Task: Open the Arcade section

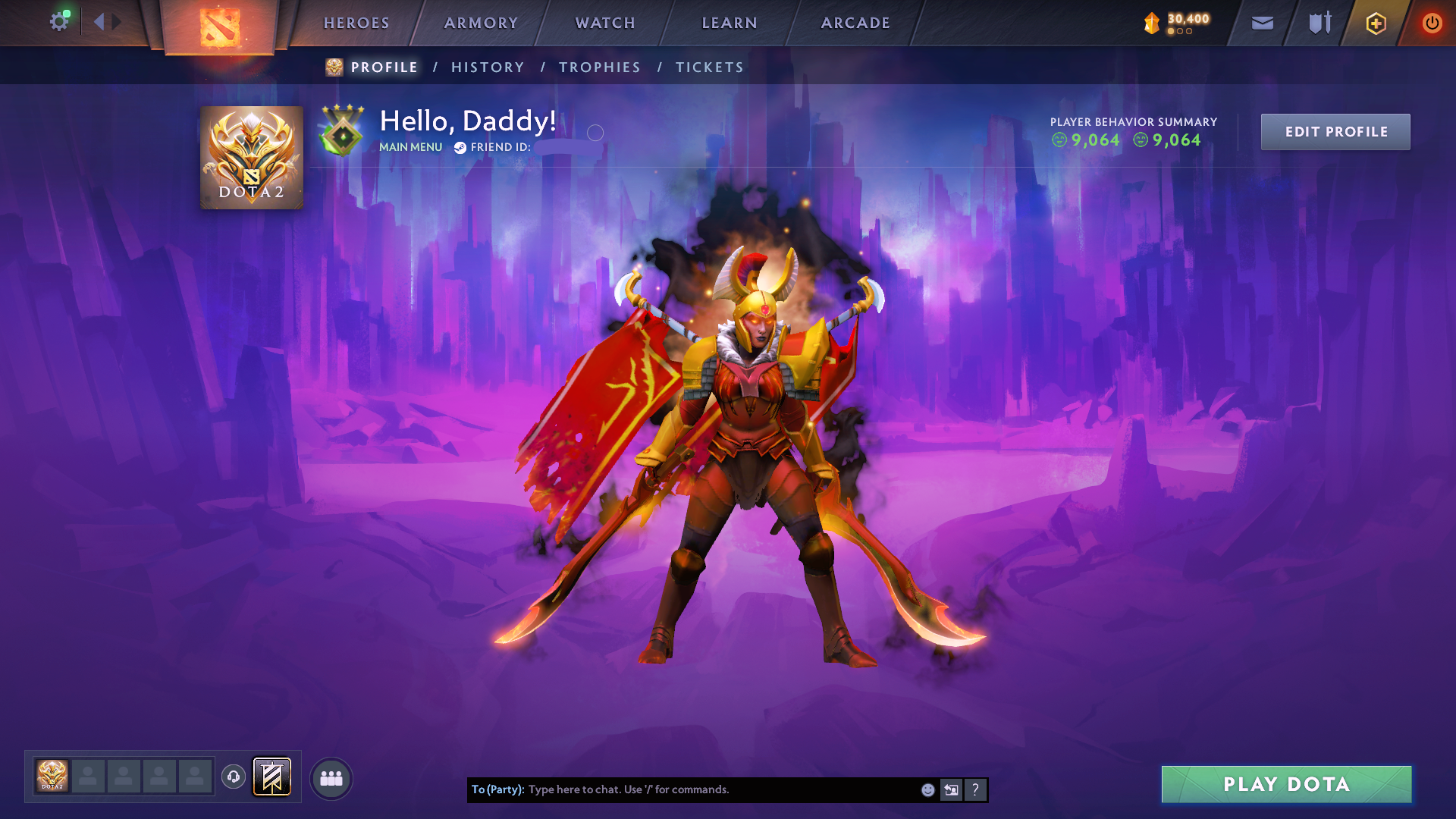Action: 855,23
